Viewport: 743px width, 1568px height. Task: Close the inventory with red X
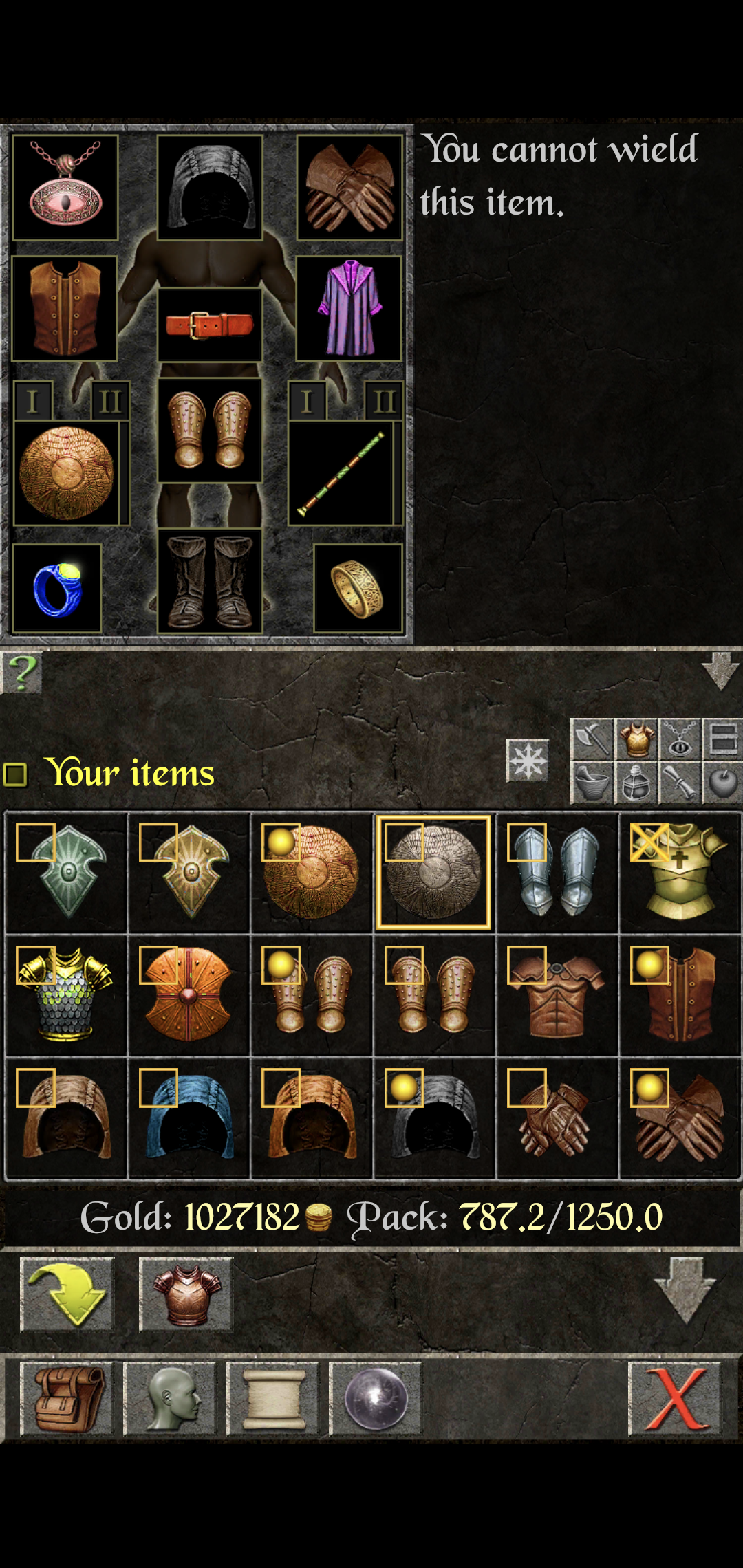pos(675,1399)
